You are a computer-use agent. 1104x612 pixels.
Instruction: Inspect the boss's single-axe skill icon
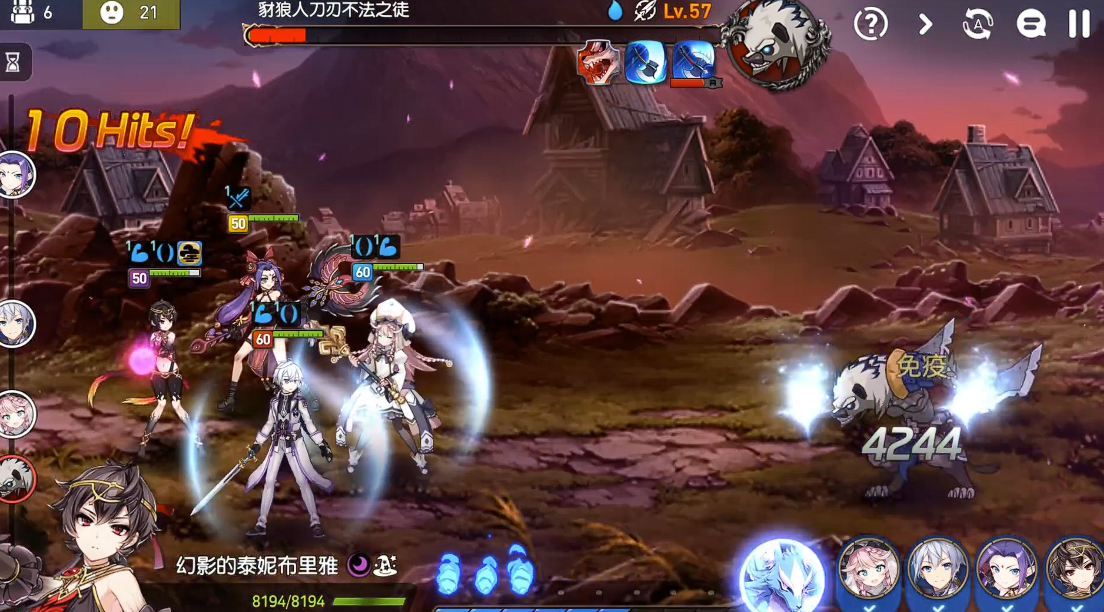(x=646, y=63)
